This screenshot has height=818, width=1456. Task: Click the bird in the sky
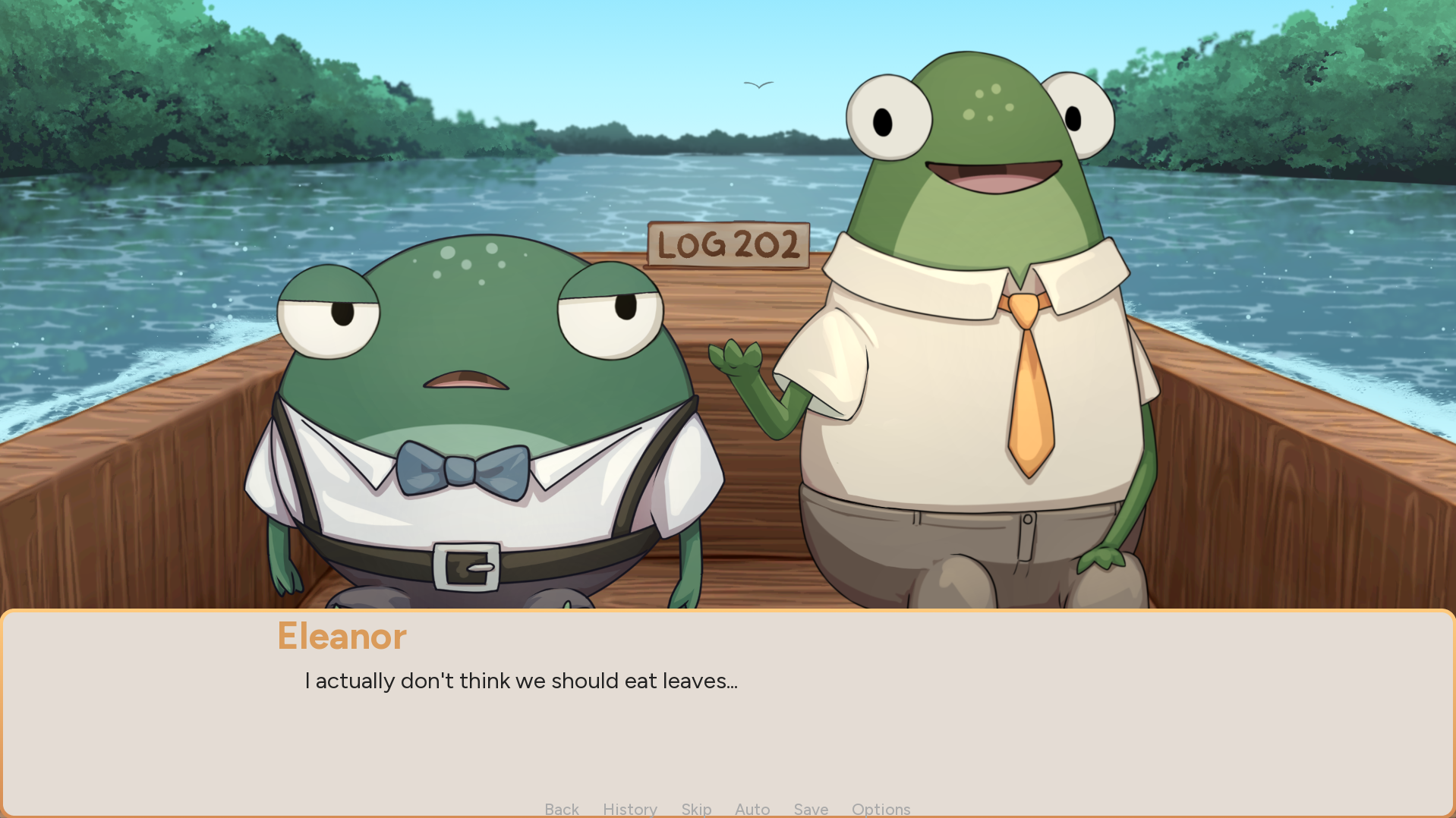(758, 83)
